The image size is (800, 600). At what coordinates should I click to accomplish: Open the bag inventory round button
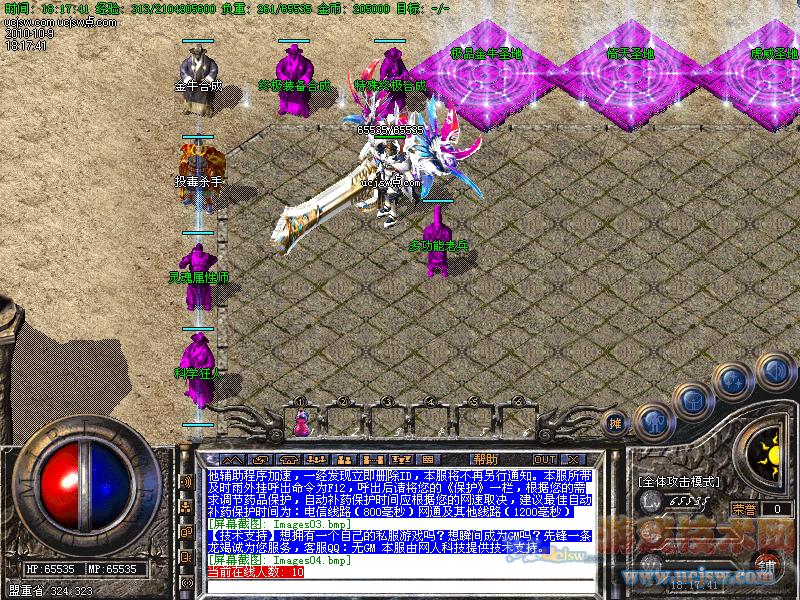pyautogui.click(x=693, y=400)
